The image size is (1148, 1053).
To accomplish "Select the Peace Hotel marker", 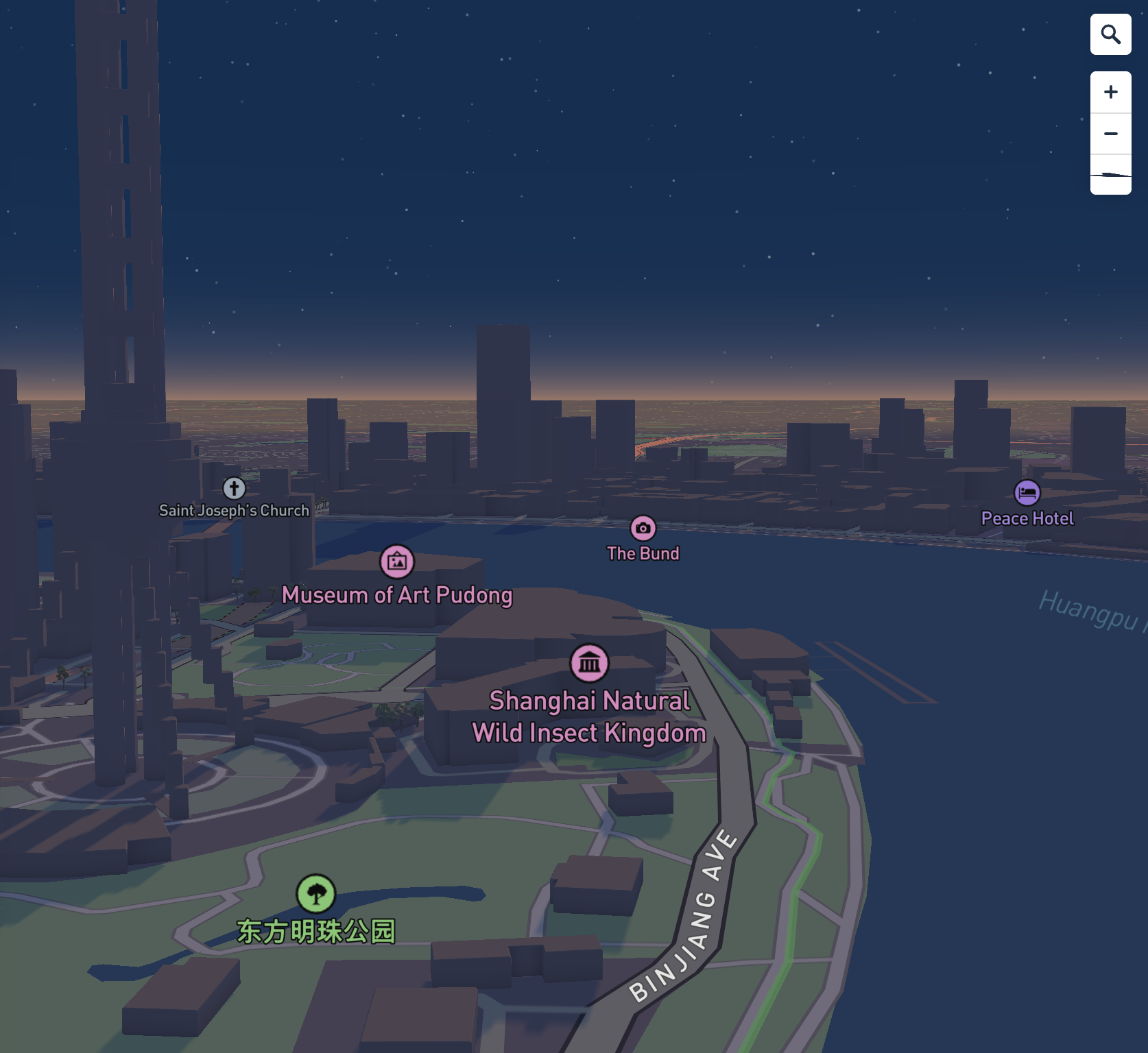I will point(1027,493).
